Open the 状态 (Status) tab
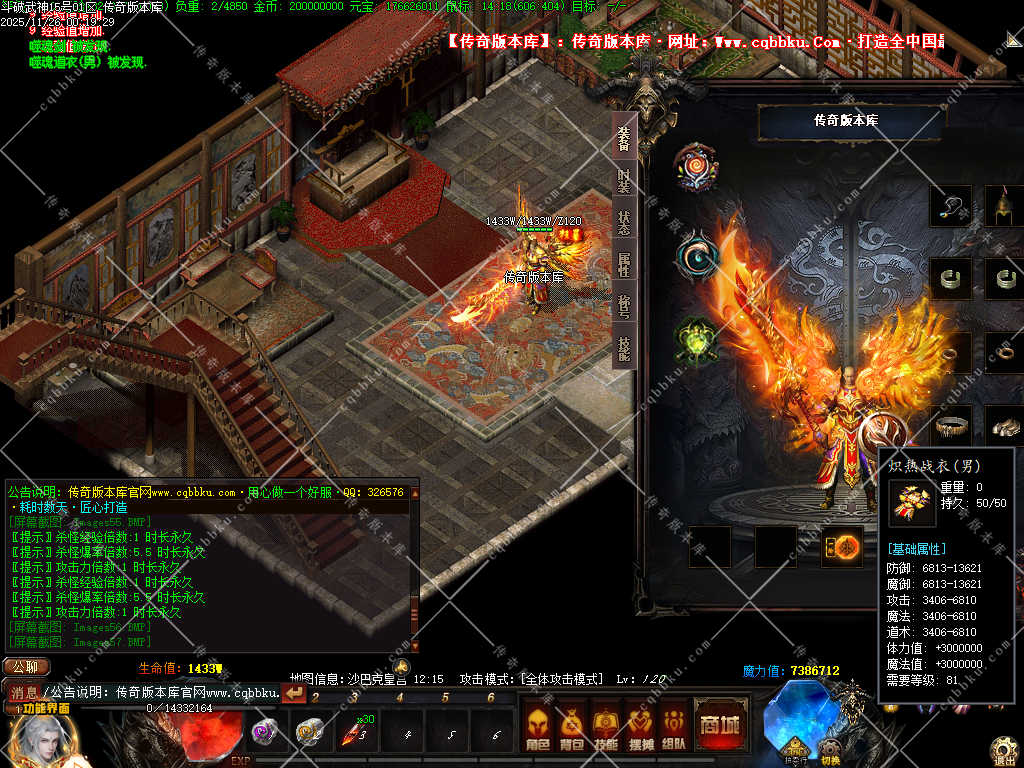Screen dimensions: 1024x768 tap(624, 223)
